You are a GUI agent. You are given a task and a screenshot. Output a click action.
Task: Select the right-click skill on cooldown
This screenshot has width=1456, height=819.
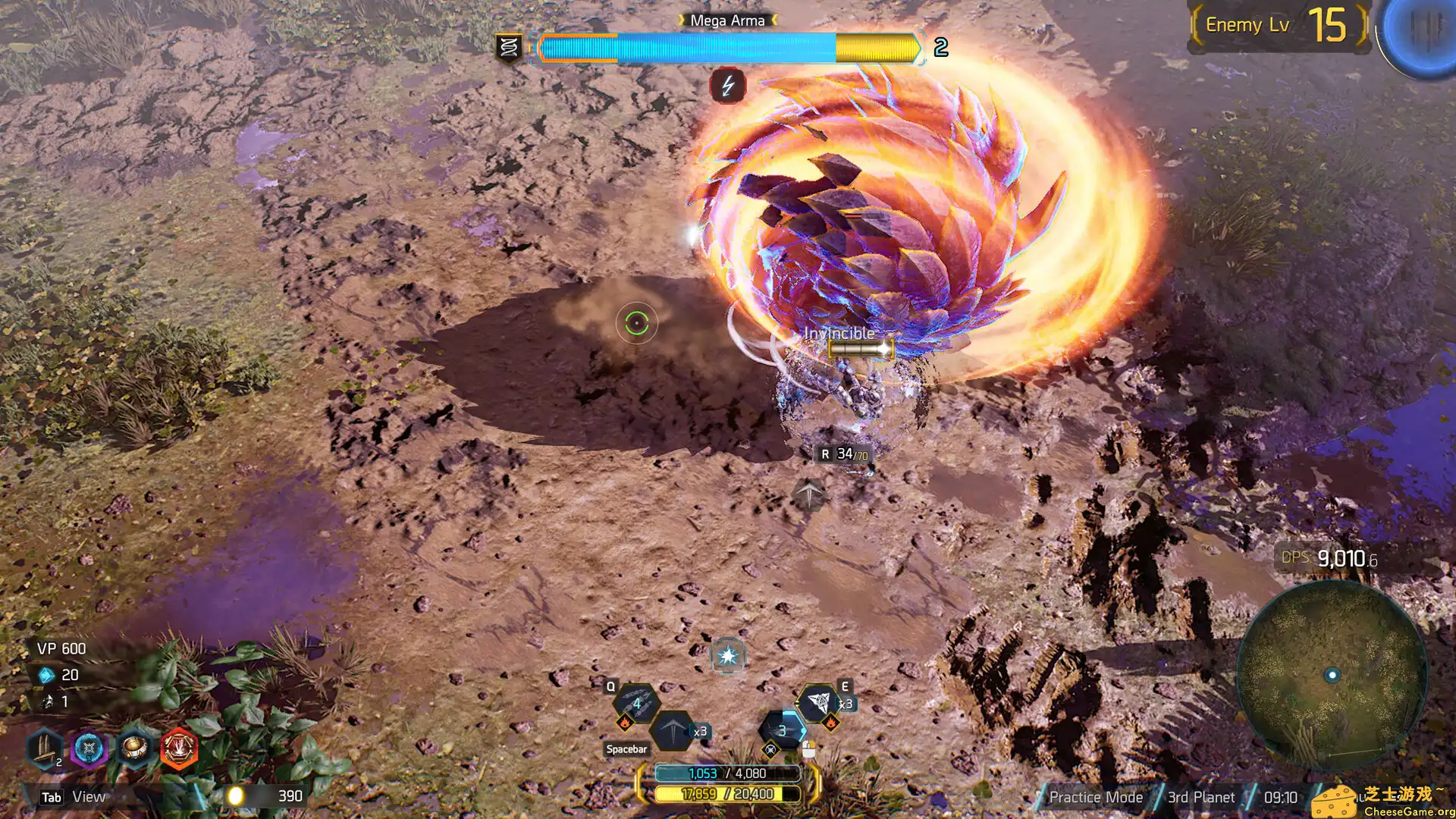pyautogui.click(x=782, y=731)
